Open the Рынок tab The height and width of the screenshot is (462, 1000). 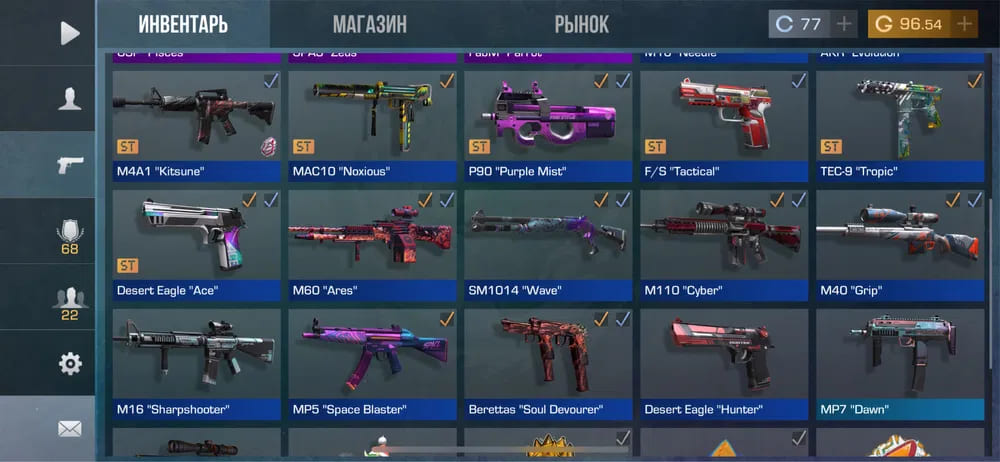pos(581,24)
